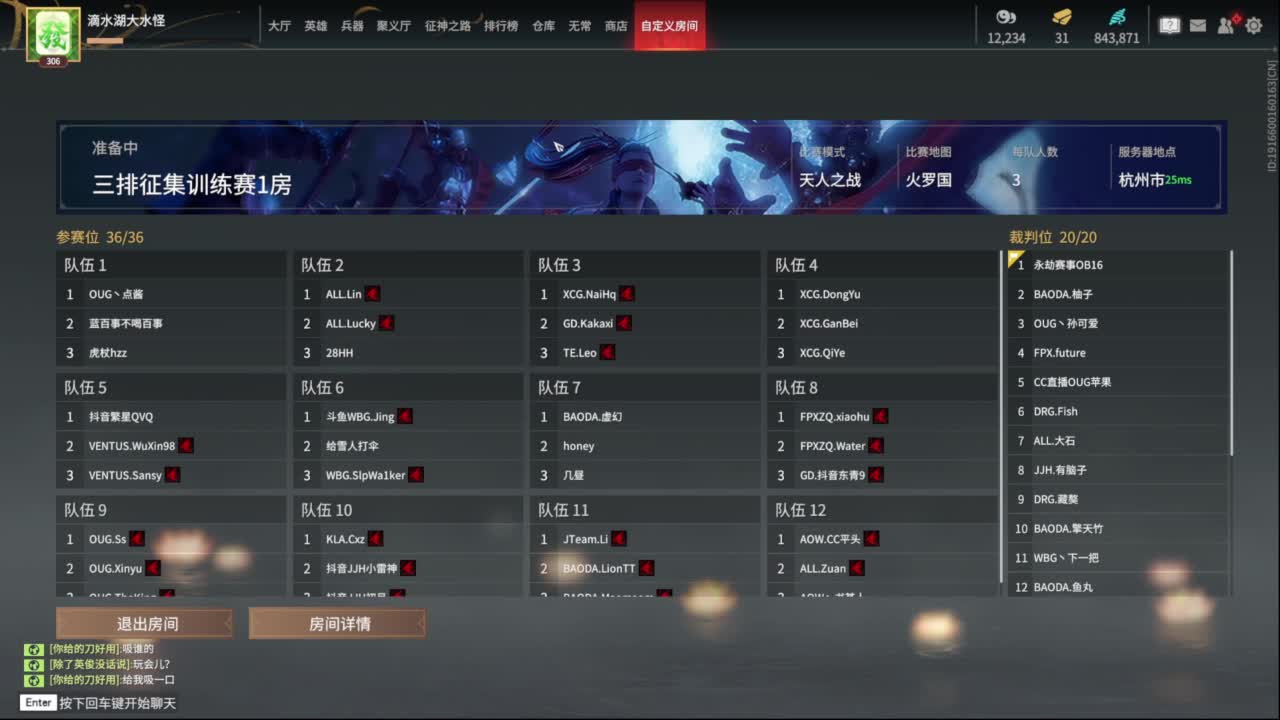This screenshot has width=1280, height=720.
Task: Click the red badge next to XCG.NaiHq
Action: pyautogui.click(x=626, y=293)
